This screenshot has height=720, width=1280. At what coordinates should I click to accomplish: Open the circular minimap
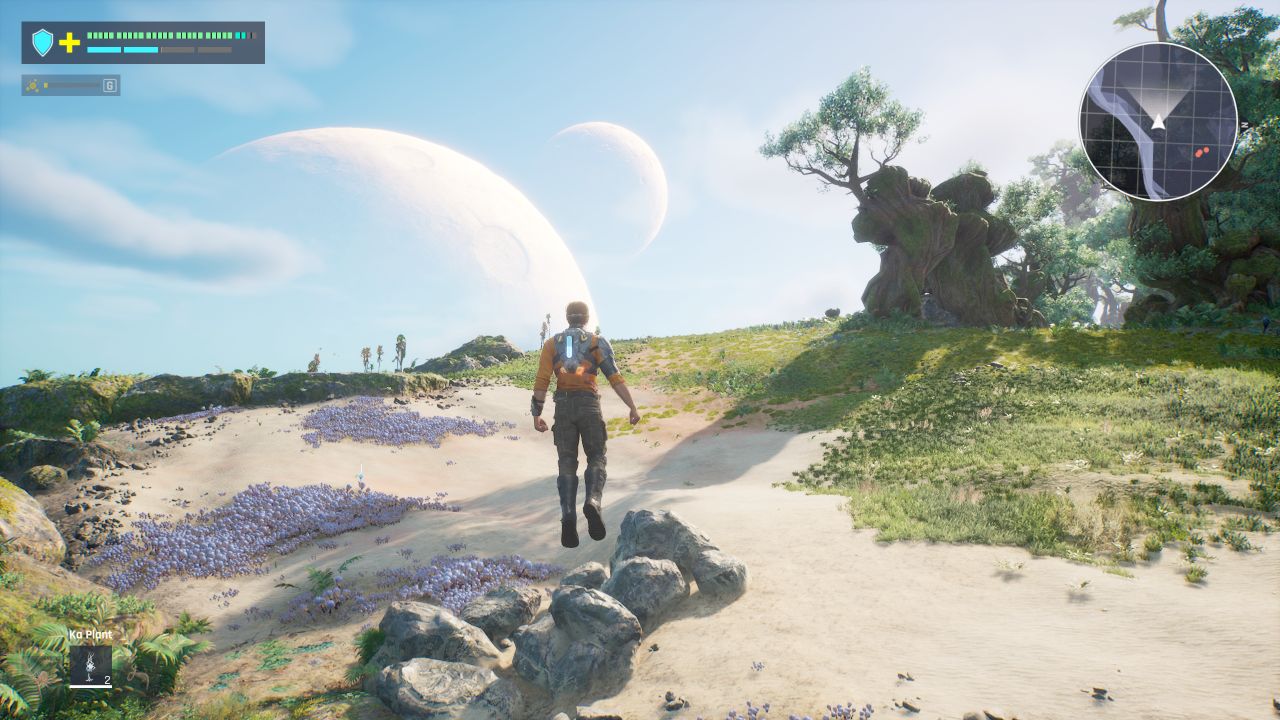1158,121
